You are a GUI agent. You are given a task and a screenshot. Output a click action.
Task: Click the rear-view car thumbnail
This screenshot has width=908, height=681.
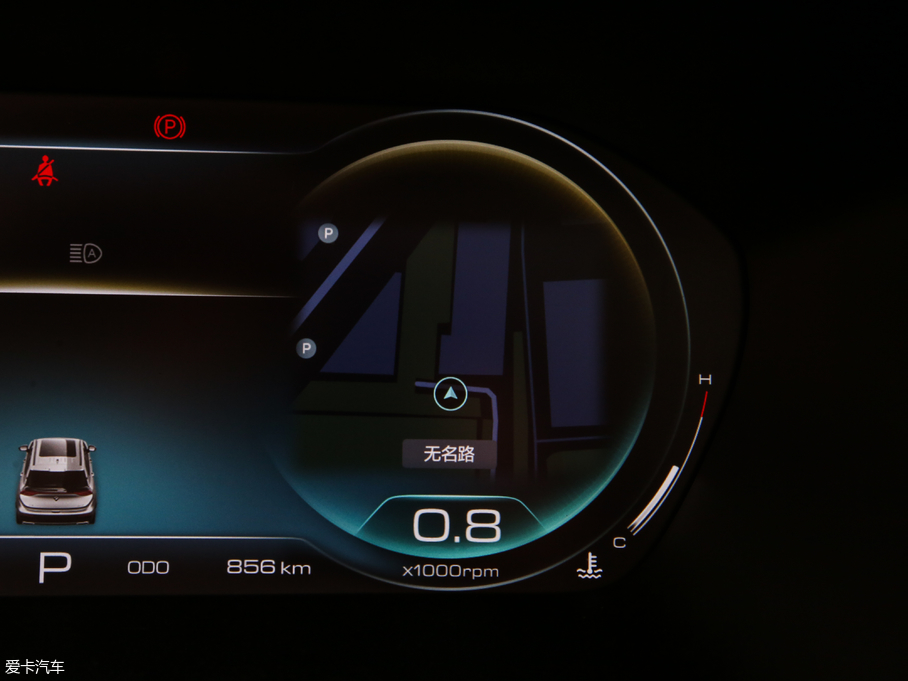coord(57,480)
